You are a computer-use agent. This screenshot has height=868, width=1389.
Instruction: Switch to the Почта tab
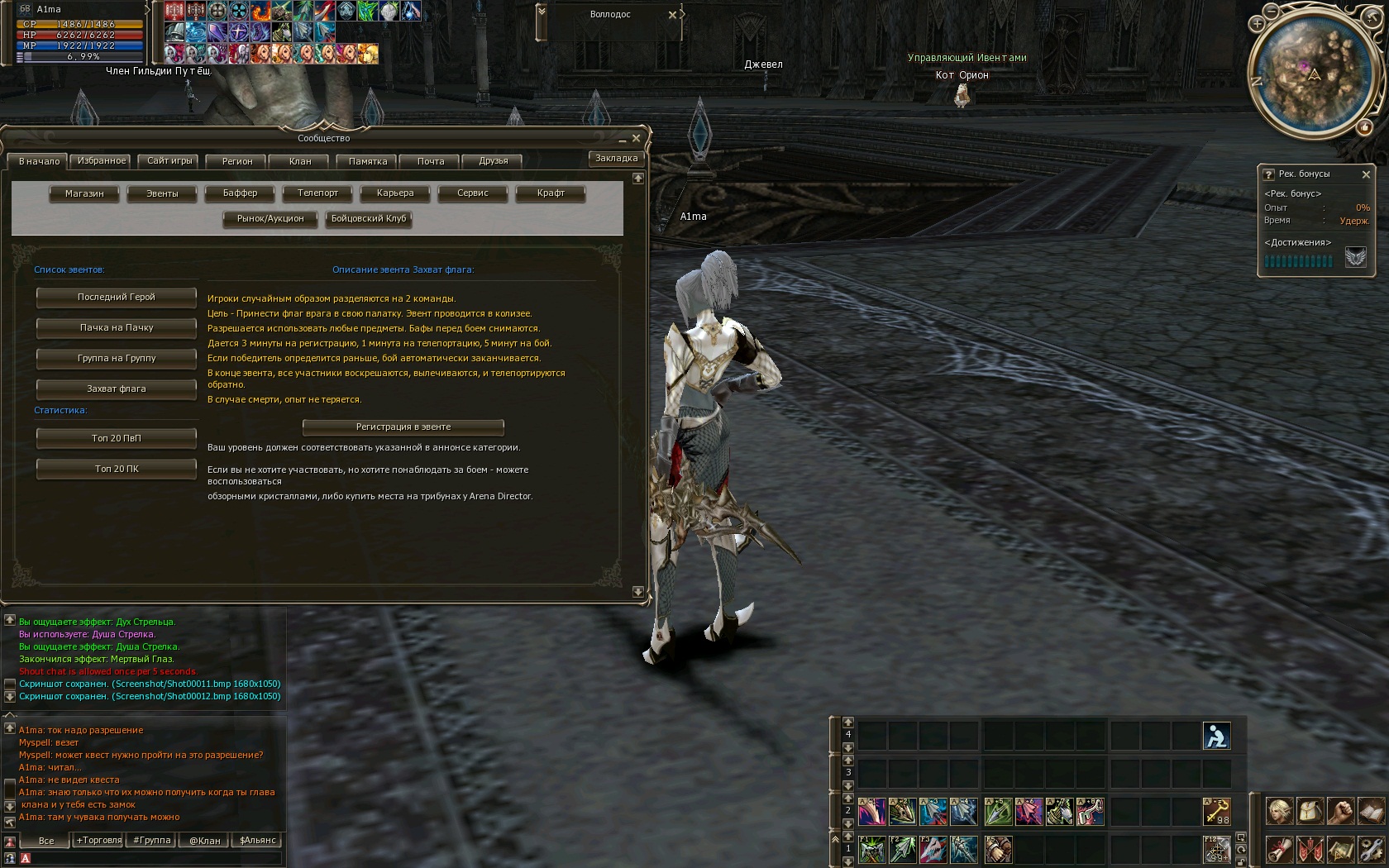point(431,161)
